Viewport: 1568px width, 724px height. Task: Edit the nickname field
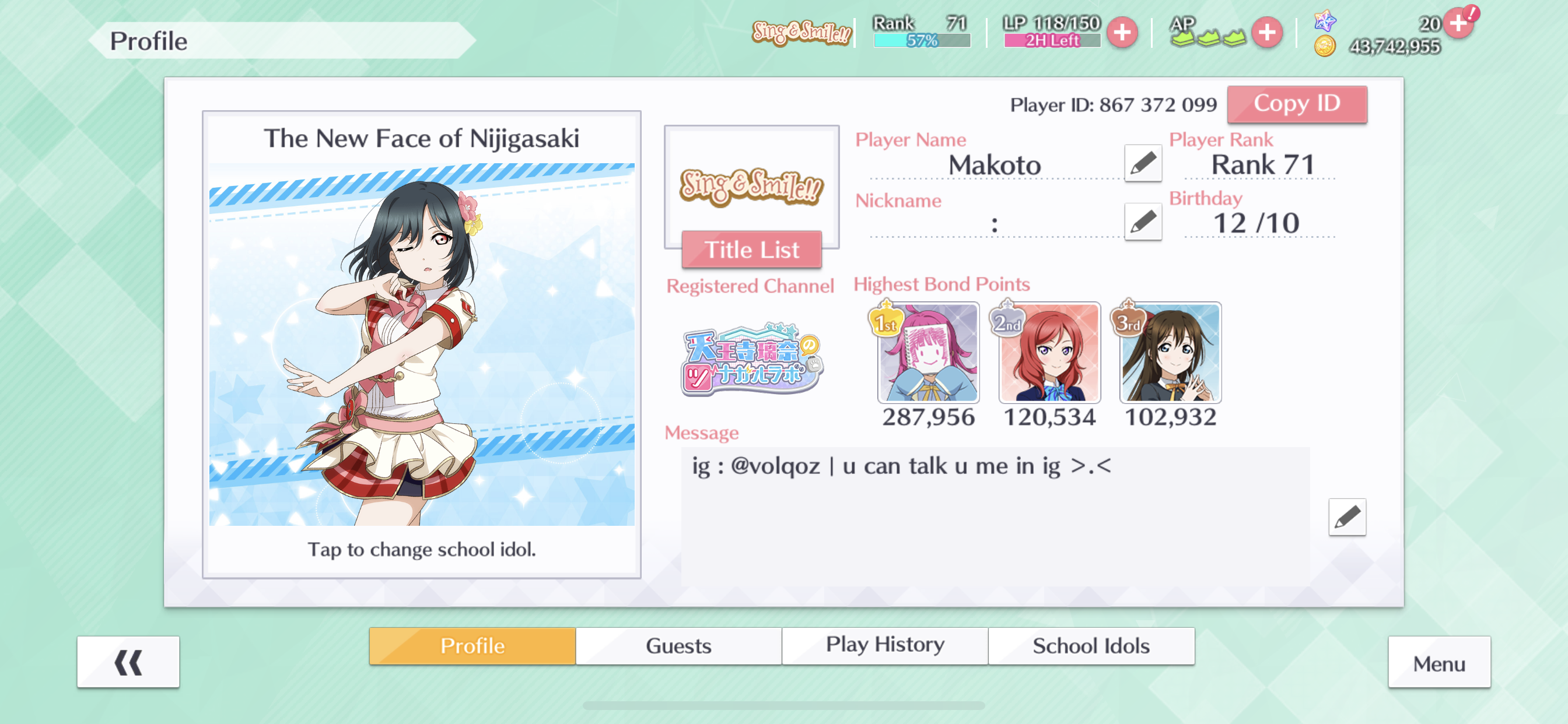pyautogui.click(x=1143, y=222)
